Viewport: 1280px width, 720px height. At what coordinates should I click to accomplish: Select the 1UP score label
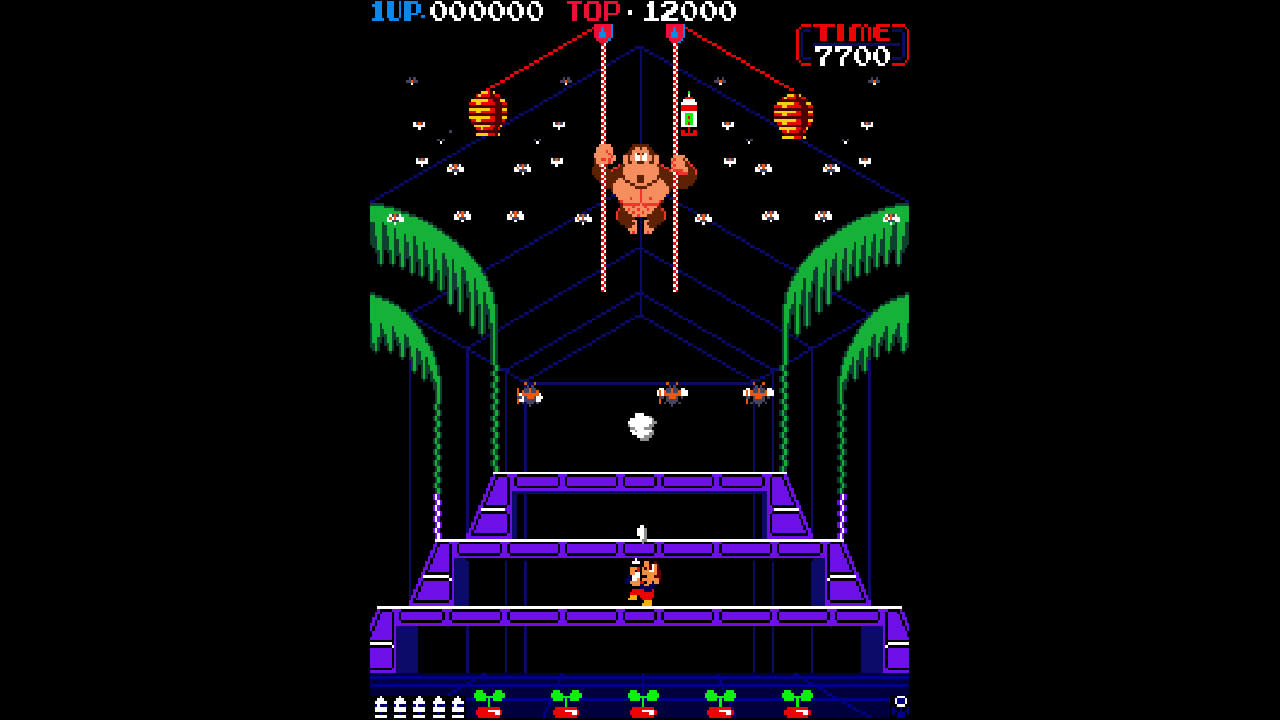point(392,14)
